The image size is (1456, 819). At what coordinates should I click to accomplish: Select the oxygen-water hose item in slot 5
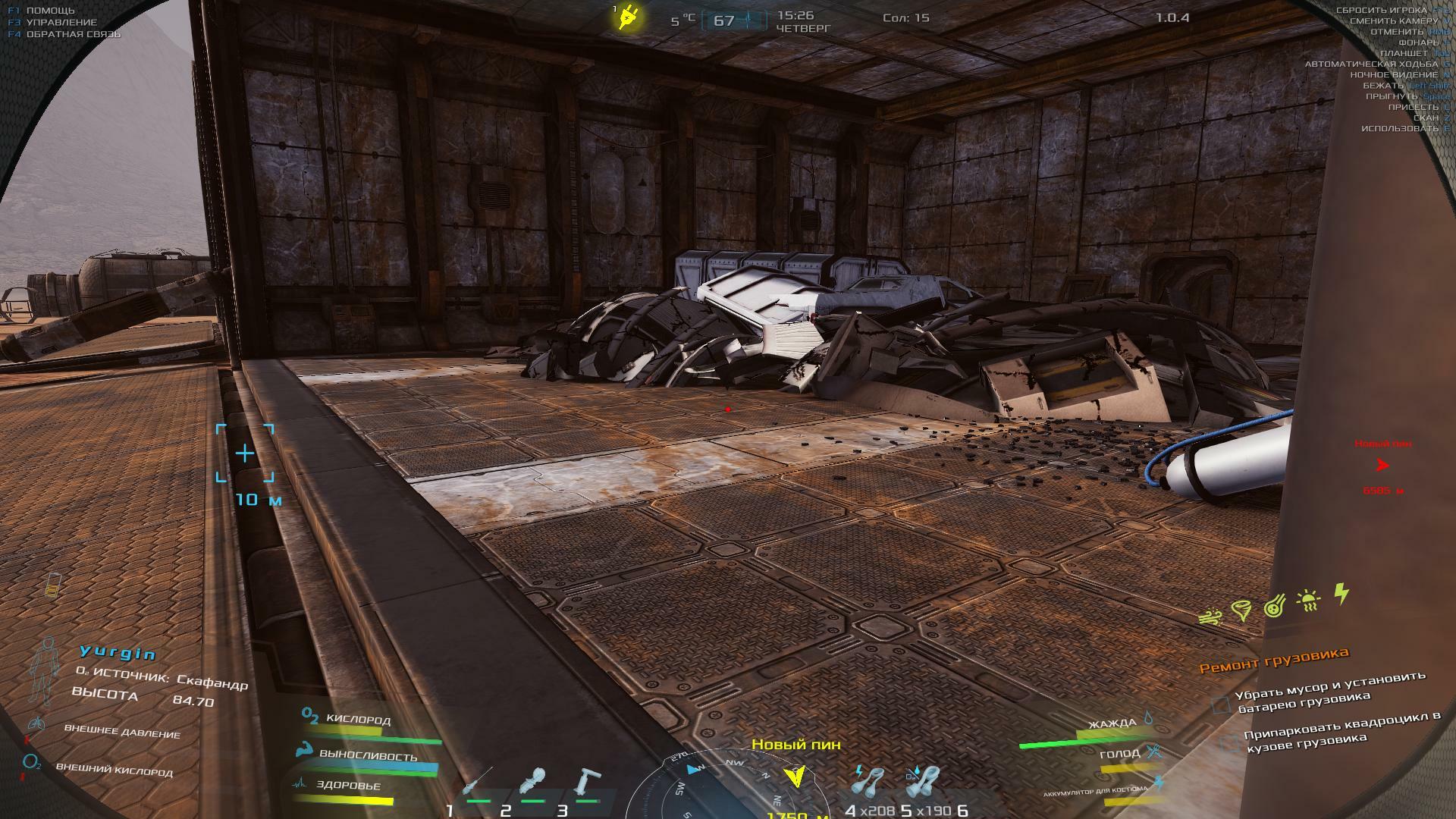(923, 783)
